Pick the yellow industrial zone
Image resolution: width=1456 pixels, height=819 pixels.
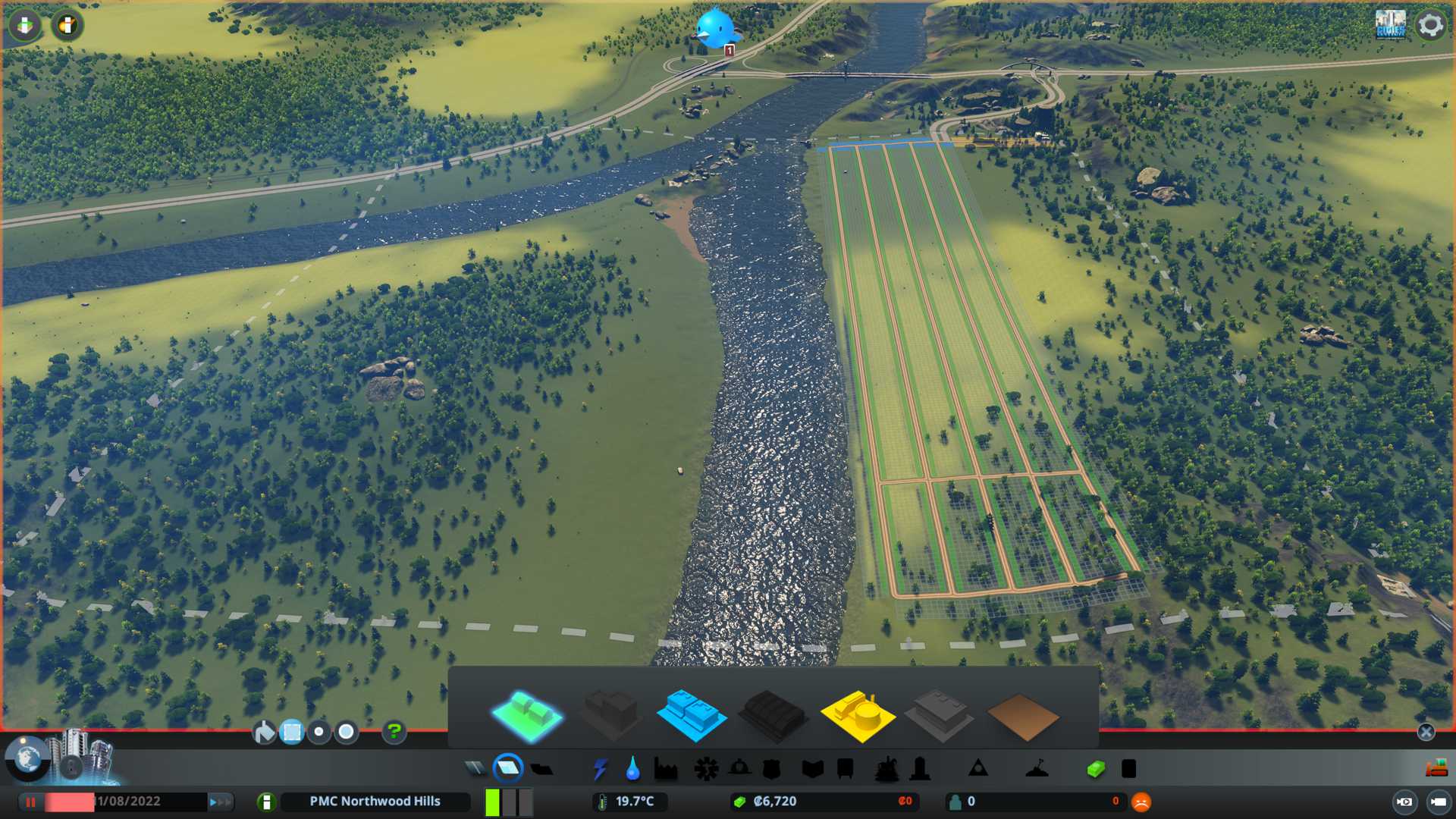[858, 715]
